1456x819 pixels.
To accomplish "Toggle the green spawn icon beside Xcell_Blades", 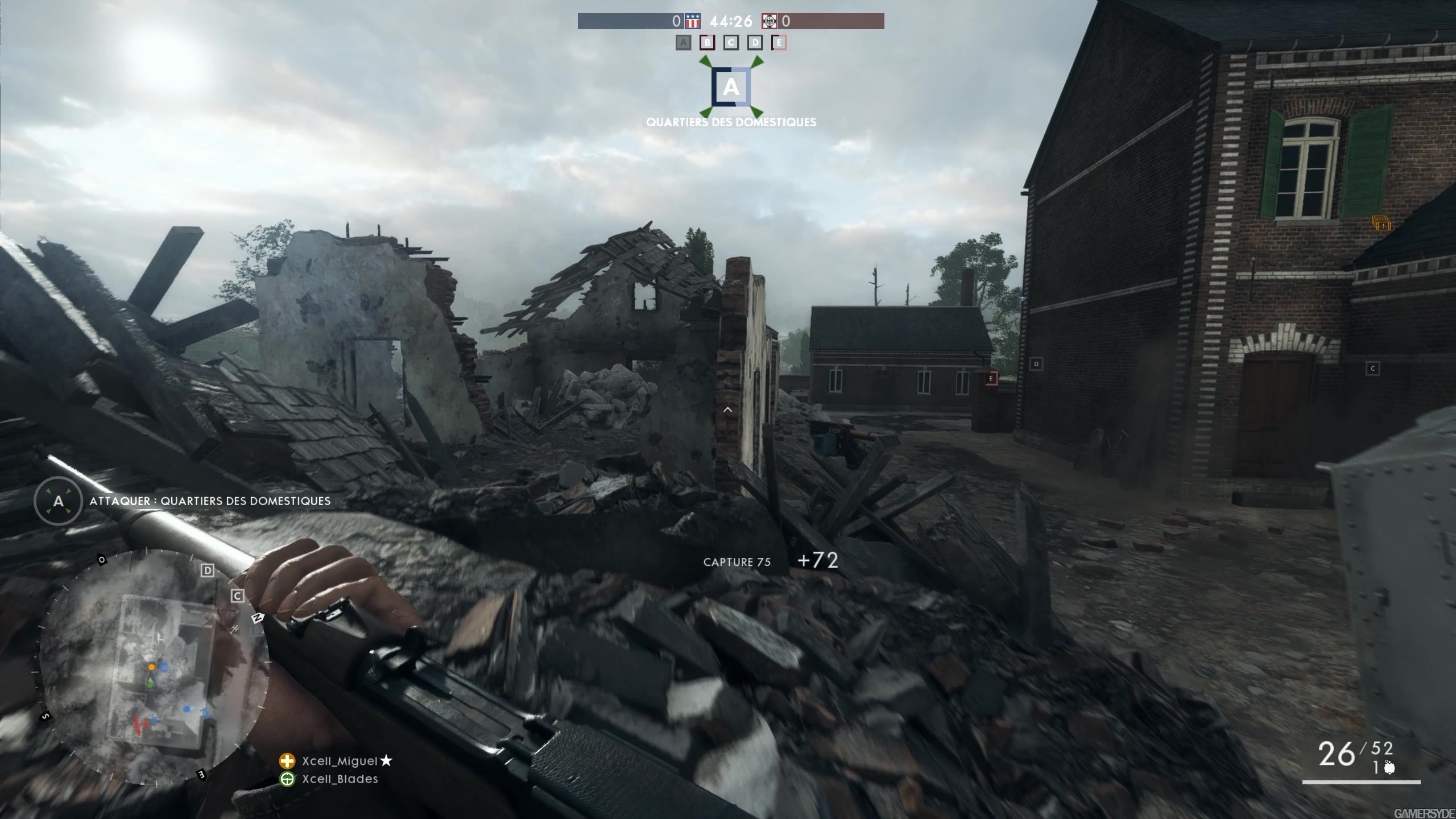I will (287, 780).
